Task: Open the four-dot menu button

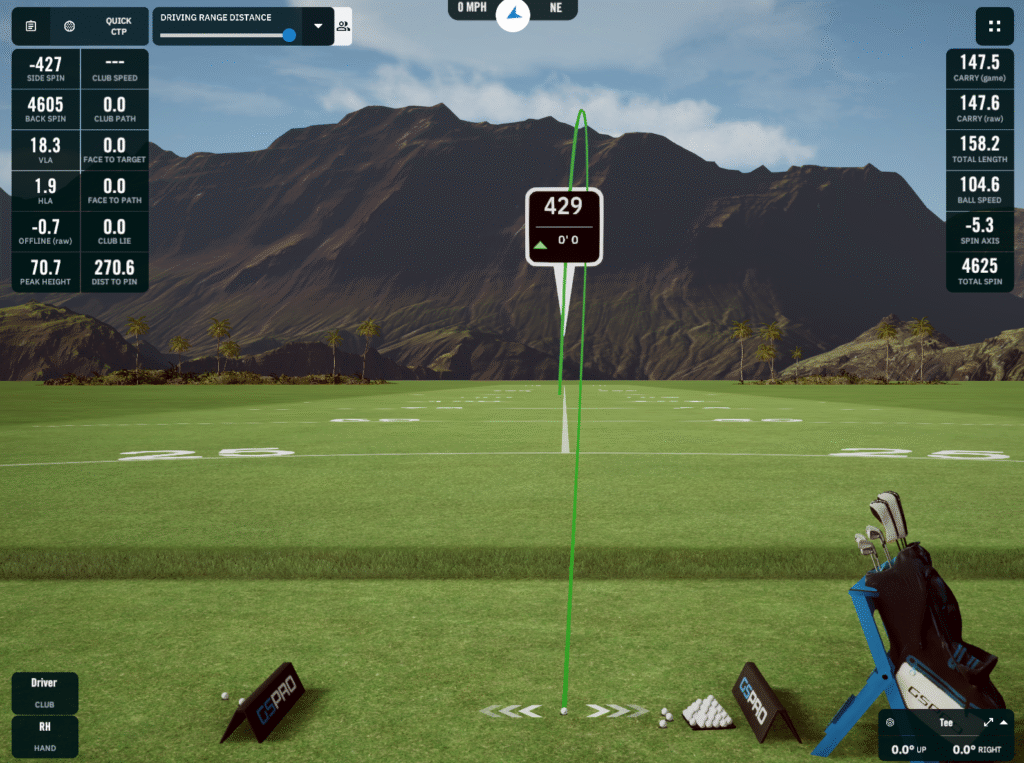Action: pyautogui.click(x=993, y=26)
